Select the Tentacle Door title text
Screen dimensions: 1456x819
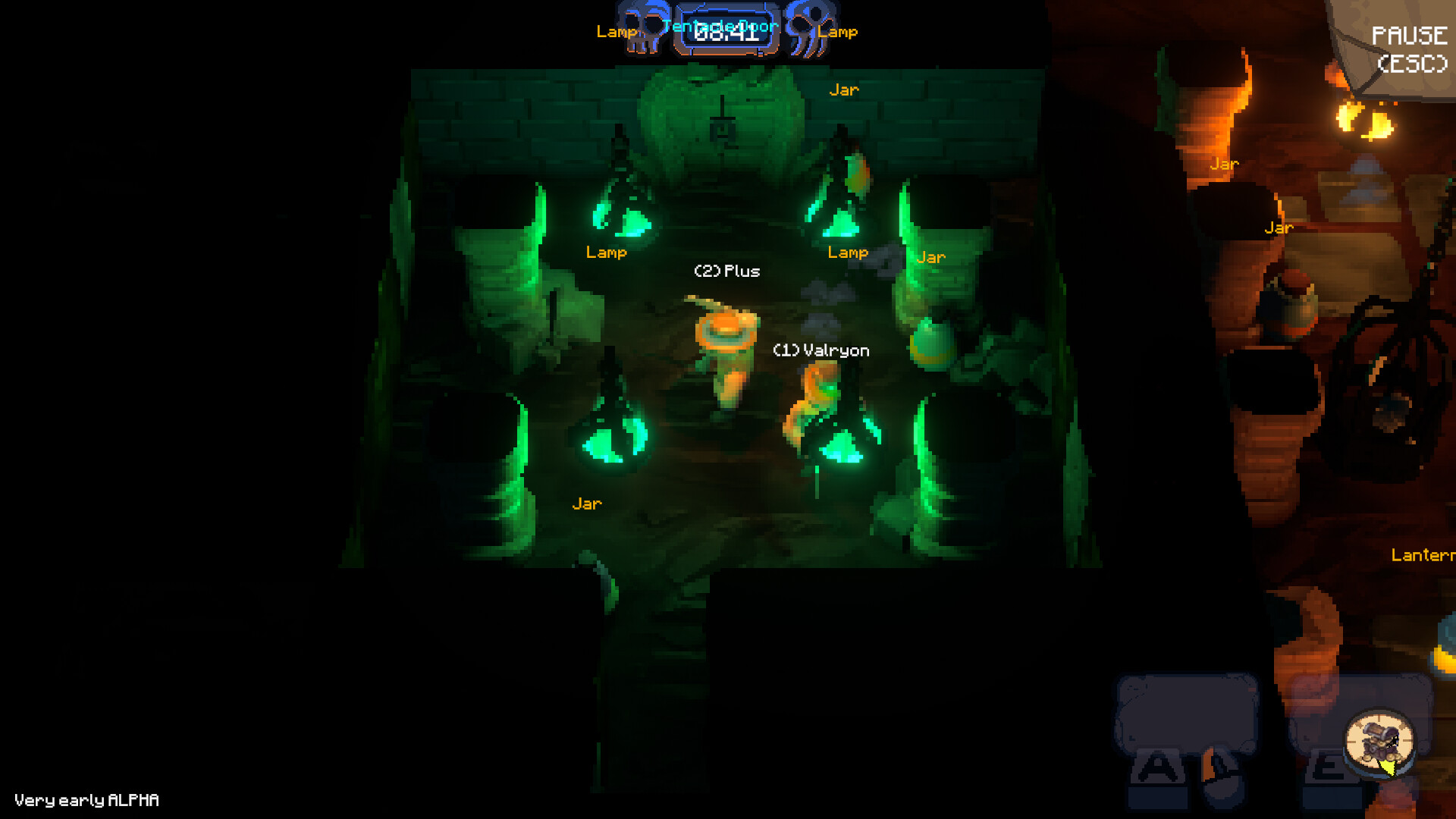pyautogui.click(x=719, y=25)
